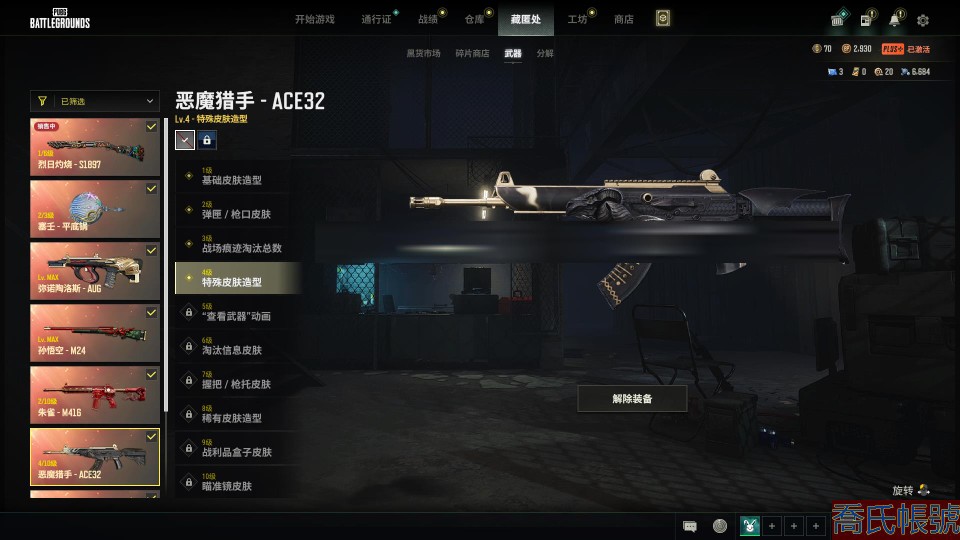Open the 战绩 section
This screenshot has height=540, width=960.
pos(427,19)
